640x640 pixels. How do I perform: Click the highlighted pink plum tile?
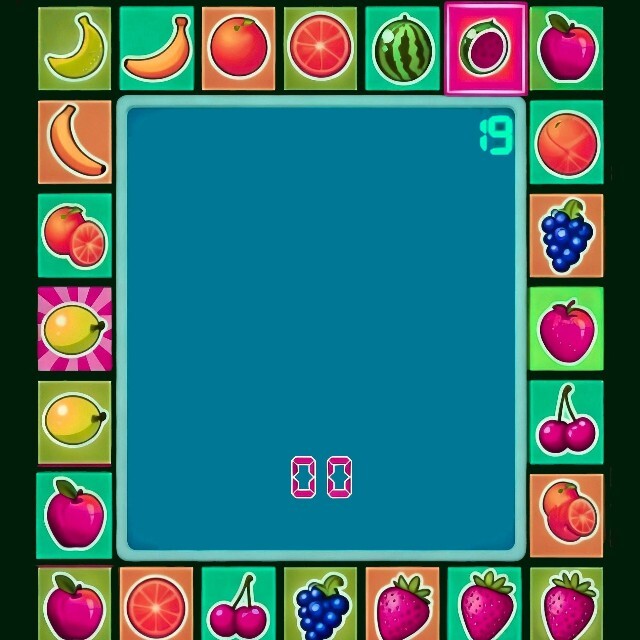coord(485,48)
